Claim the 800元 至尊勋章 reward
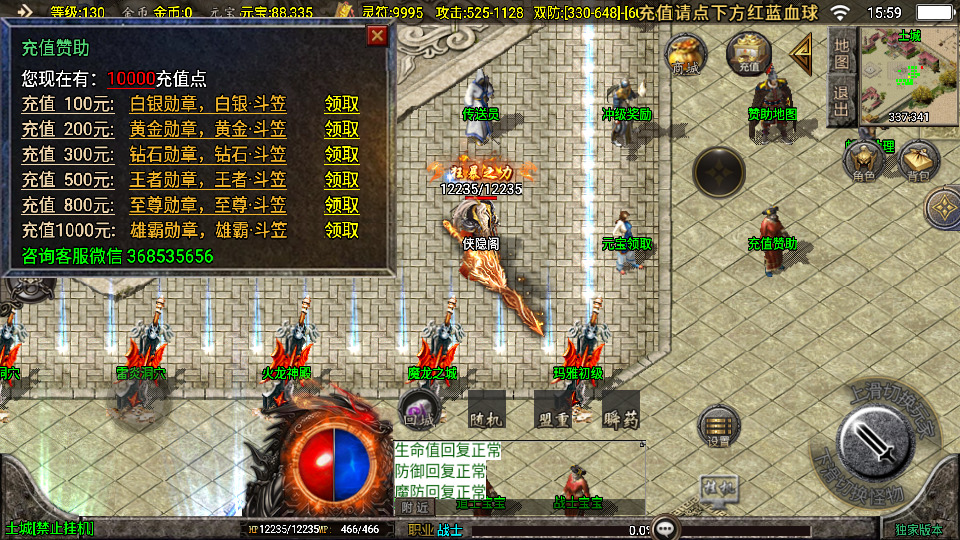 pos(342,205)
